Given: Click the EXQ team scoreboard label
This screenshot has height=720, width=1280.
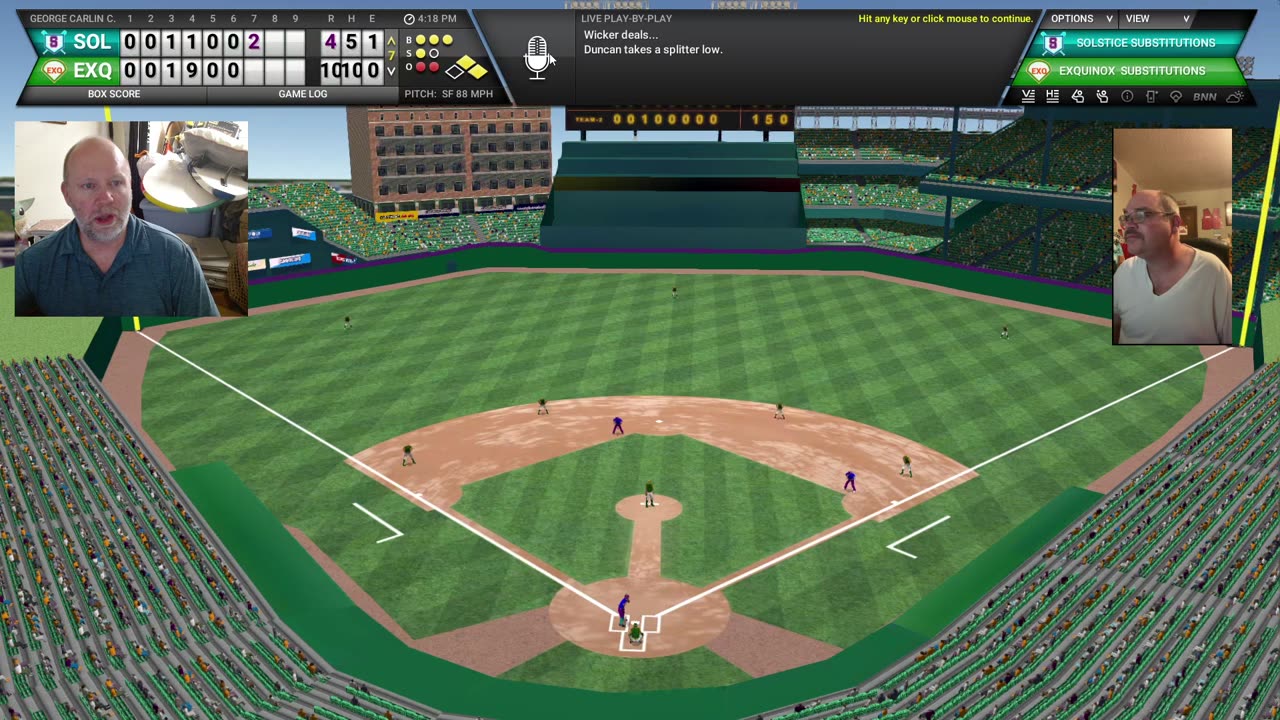Looking at the screenshot, I should pyautogui.click(x=91, y=70).
